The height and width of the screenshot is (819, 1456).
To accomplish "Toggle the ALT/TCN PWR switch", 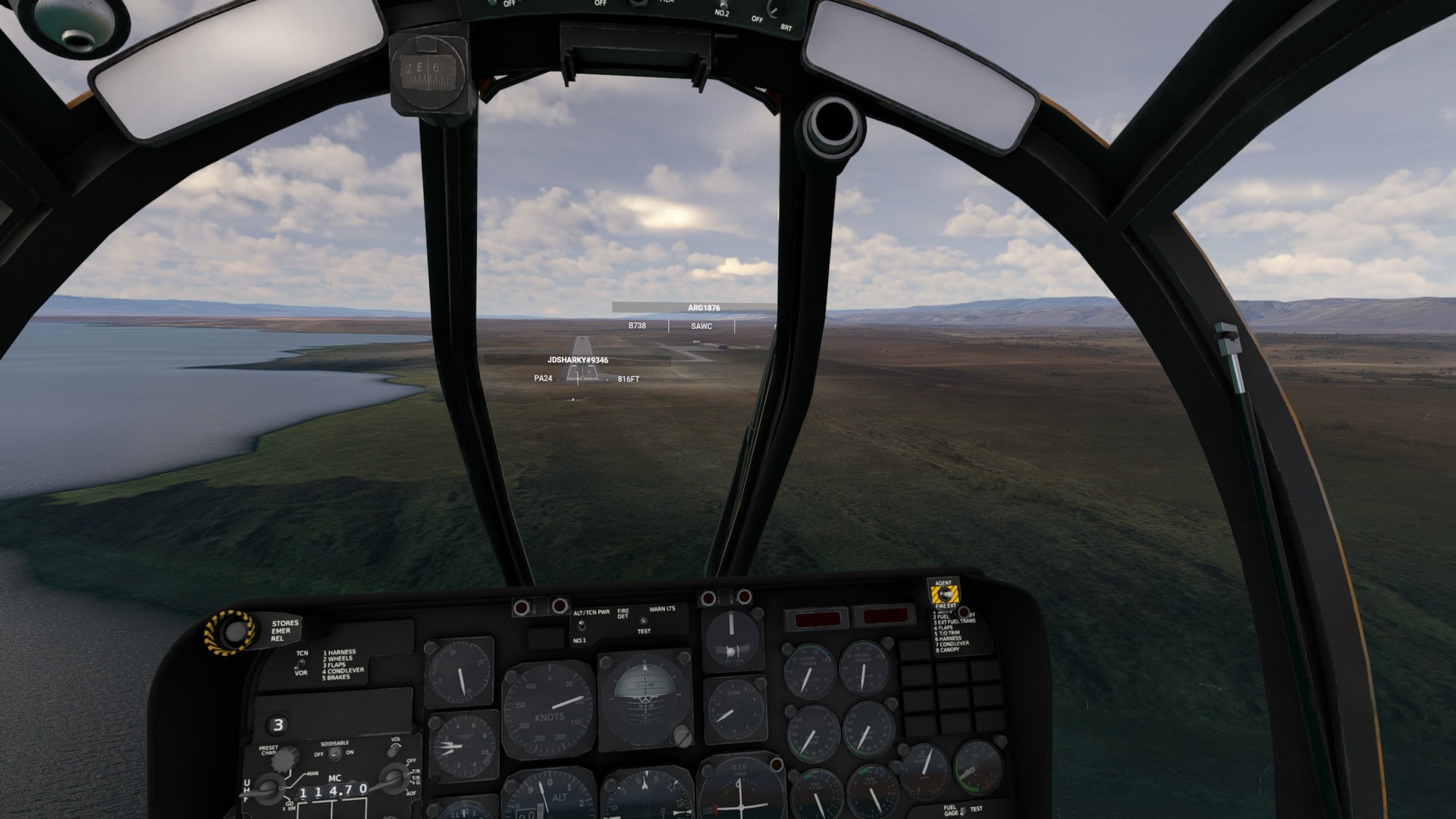I will click(x=581, y=626).
